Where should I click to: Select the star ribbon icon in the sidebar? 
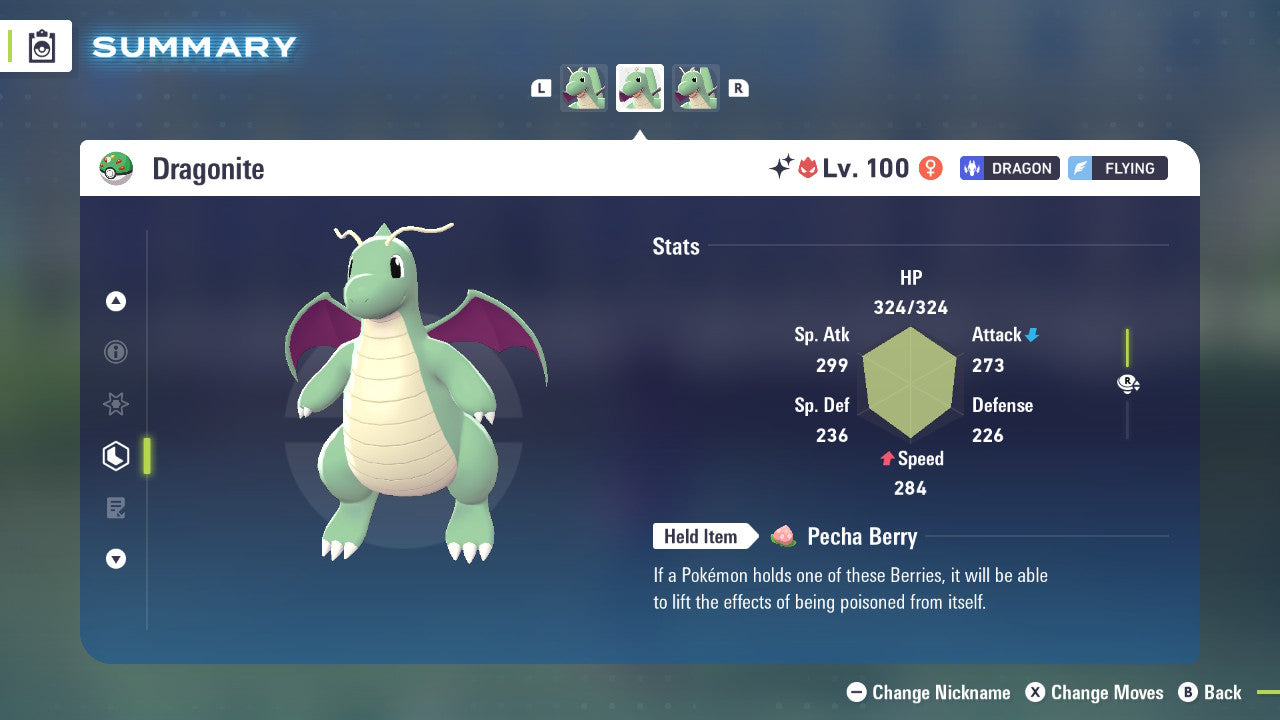[116, 404]
